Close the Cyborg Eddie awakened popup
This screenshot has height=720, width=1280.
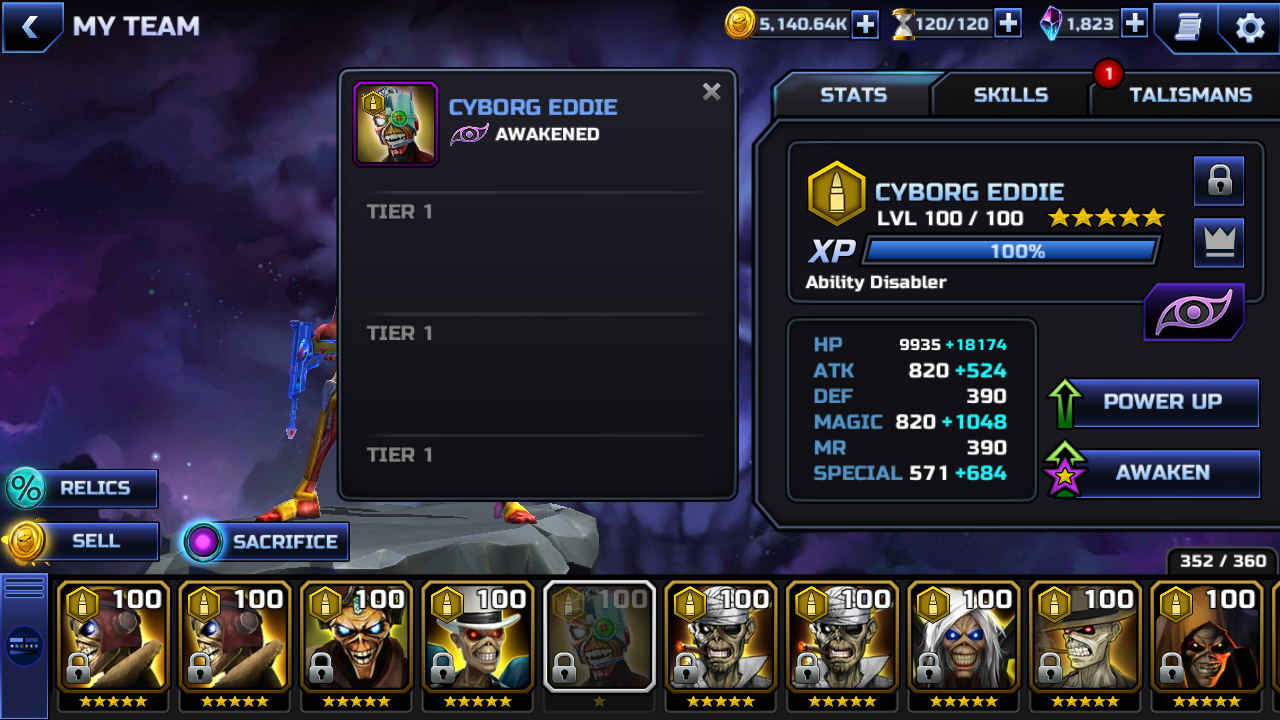pos(711,92)
